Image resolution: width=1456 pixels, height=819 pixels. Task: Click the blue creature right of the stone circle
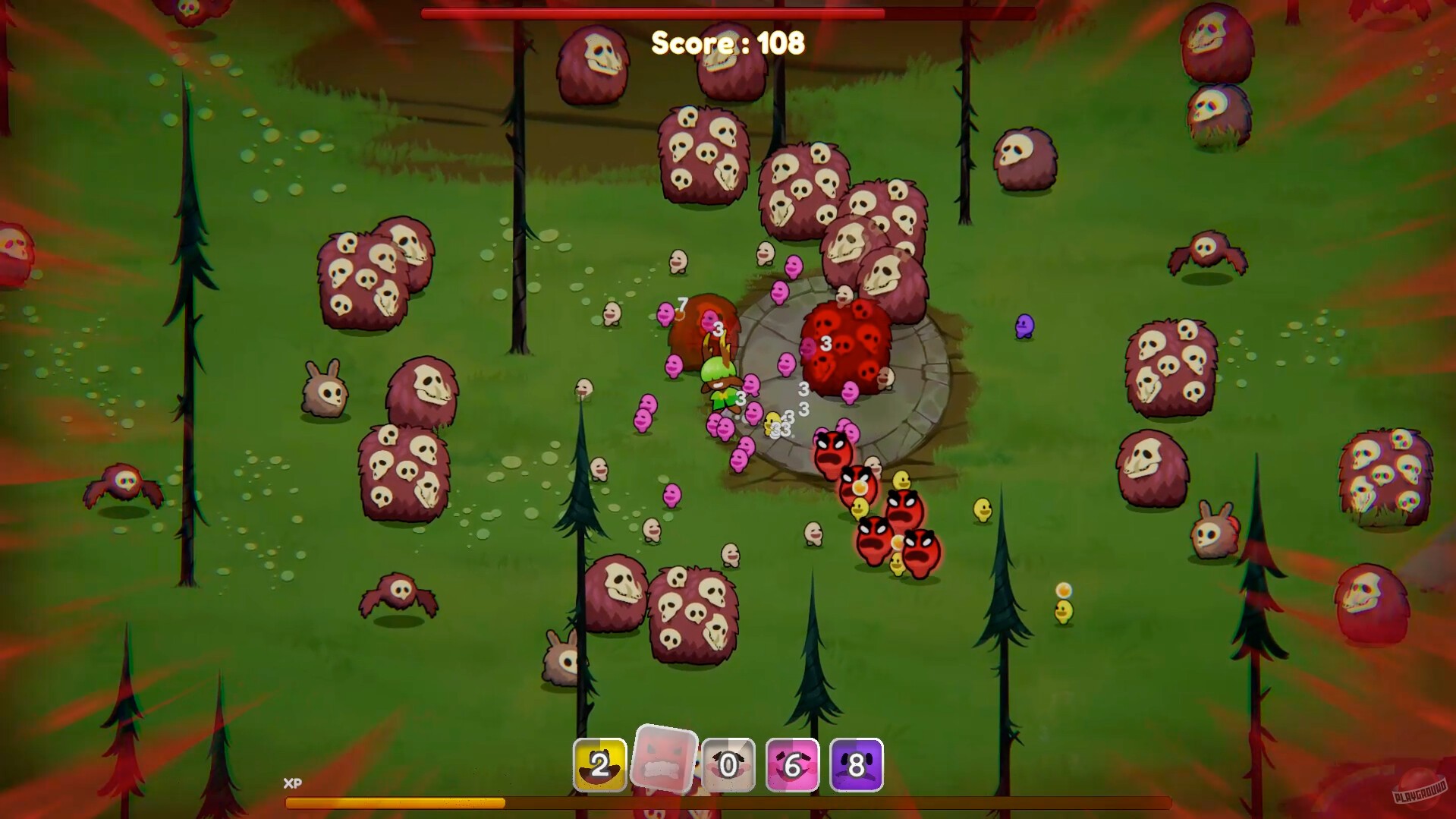coord(1024,326)
